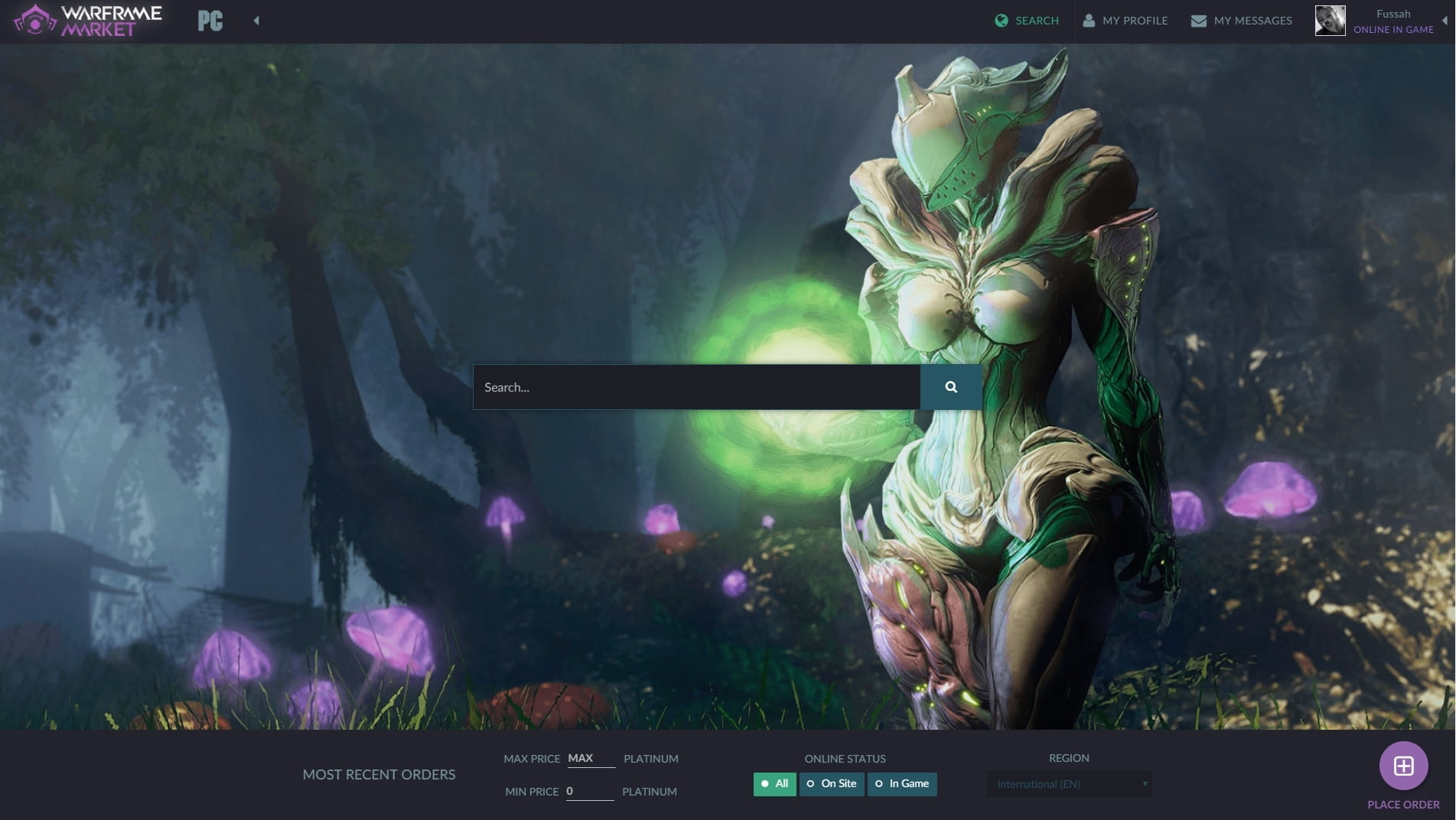
Task: Select the All online status filter
Action: (x=774, y=784)
